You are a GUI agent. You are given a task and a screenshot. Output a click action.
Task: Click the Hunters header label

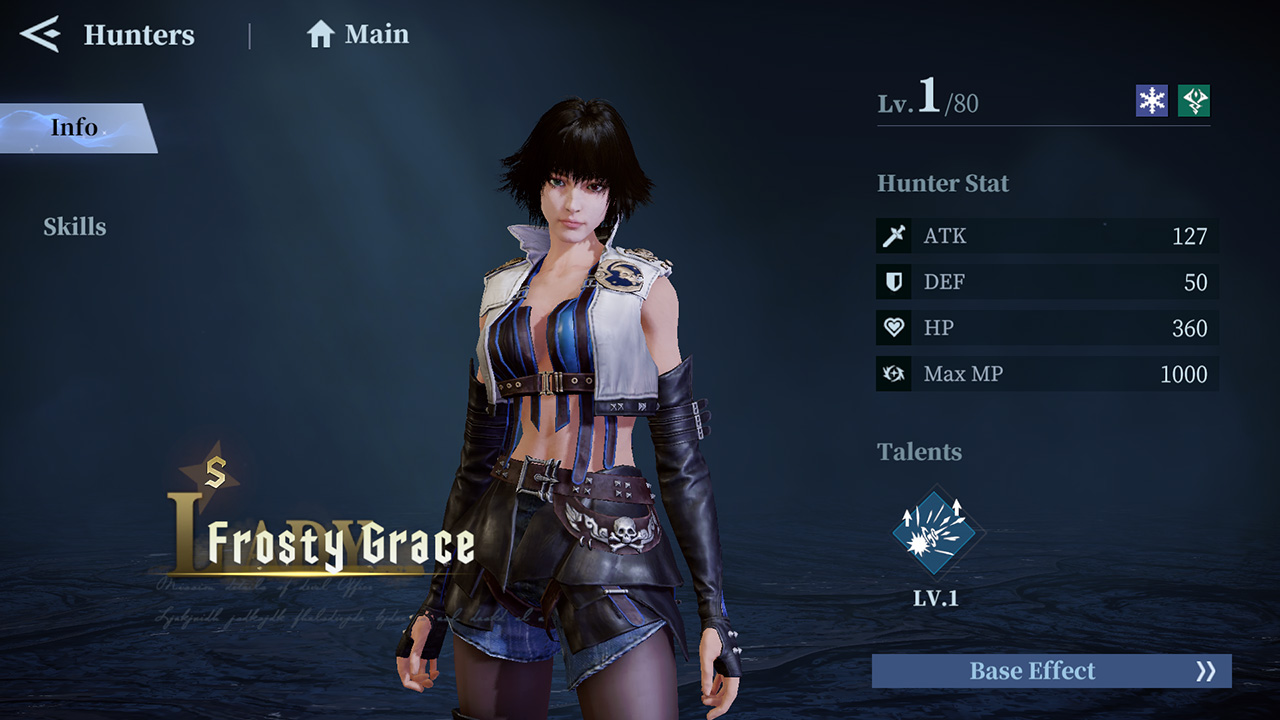click(x=140, y=36)
